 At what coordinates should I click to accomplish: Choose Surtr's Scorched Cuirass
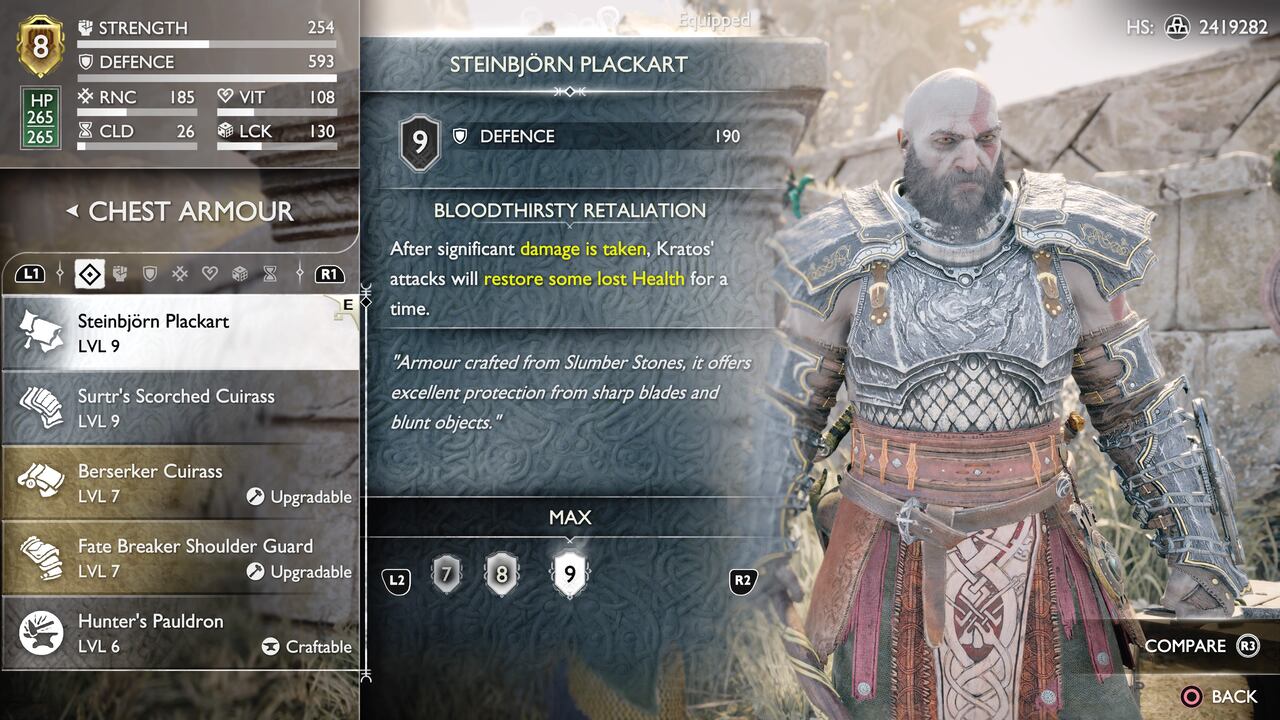[180, 408]
